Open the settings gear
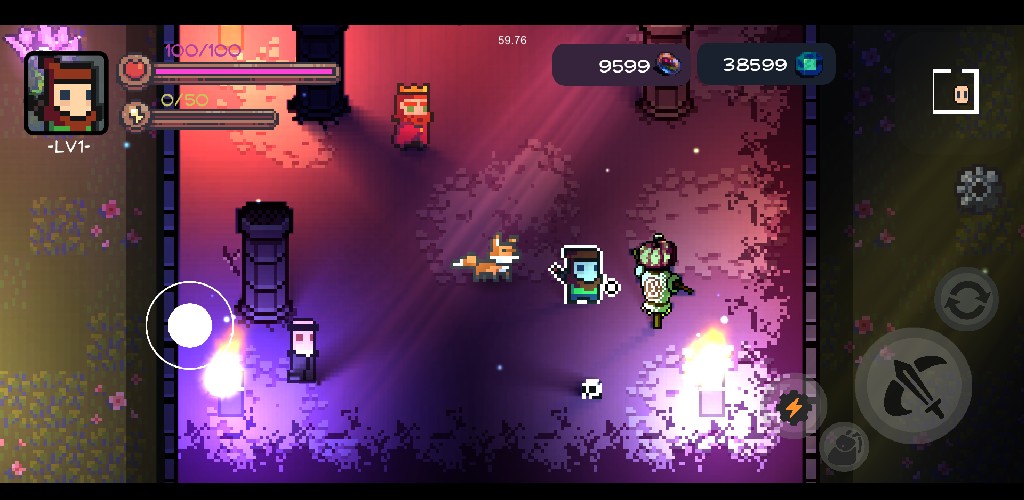Viewport: 1024px width, 500px height. point(978,189)
